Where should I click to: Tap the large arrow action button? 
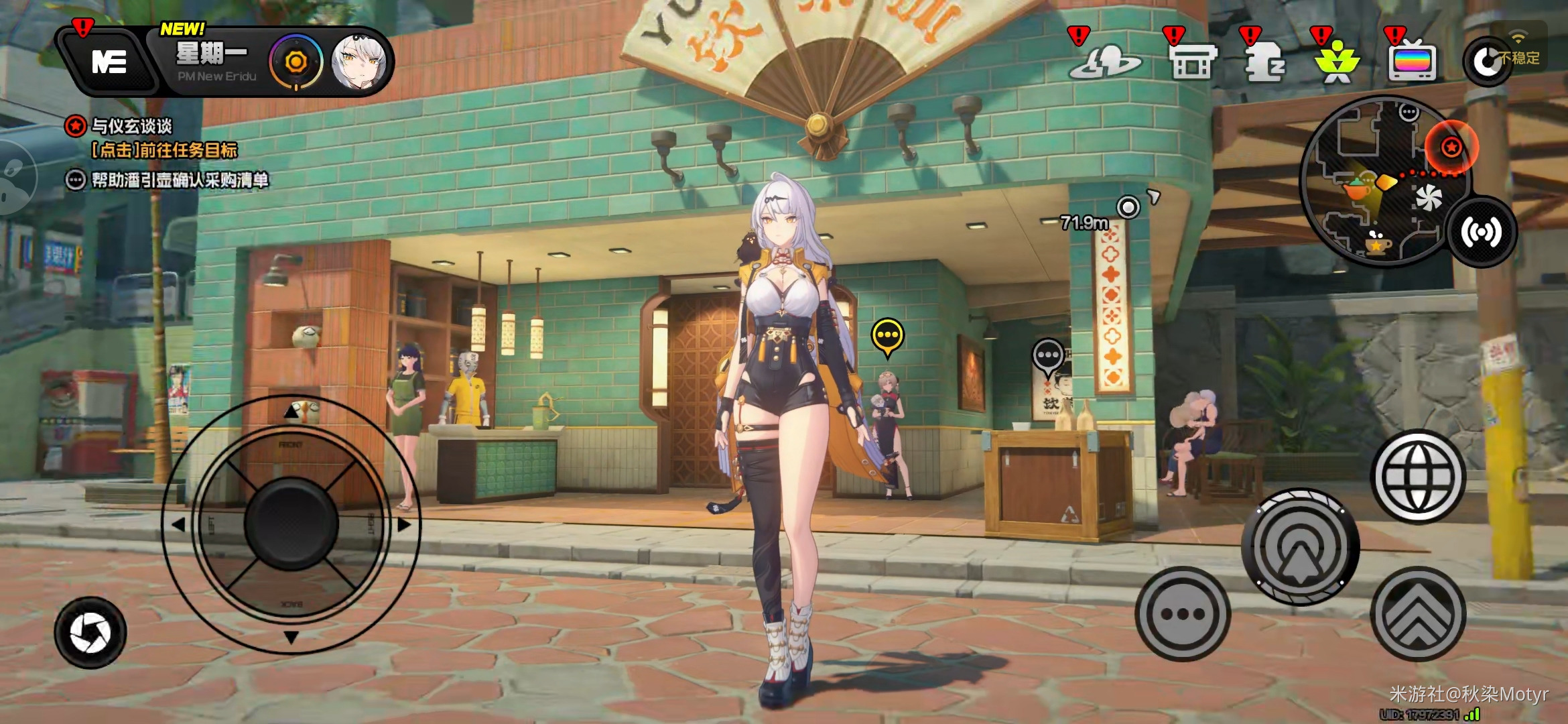tap(1300, 547)
